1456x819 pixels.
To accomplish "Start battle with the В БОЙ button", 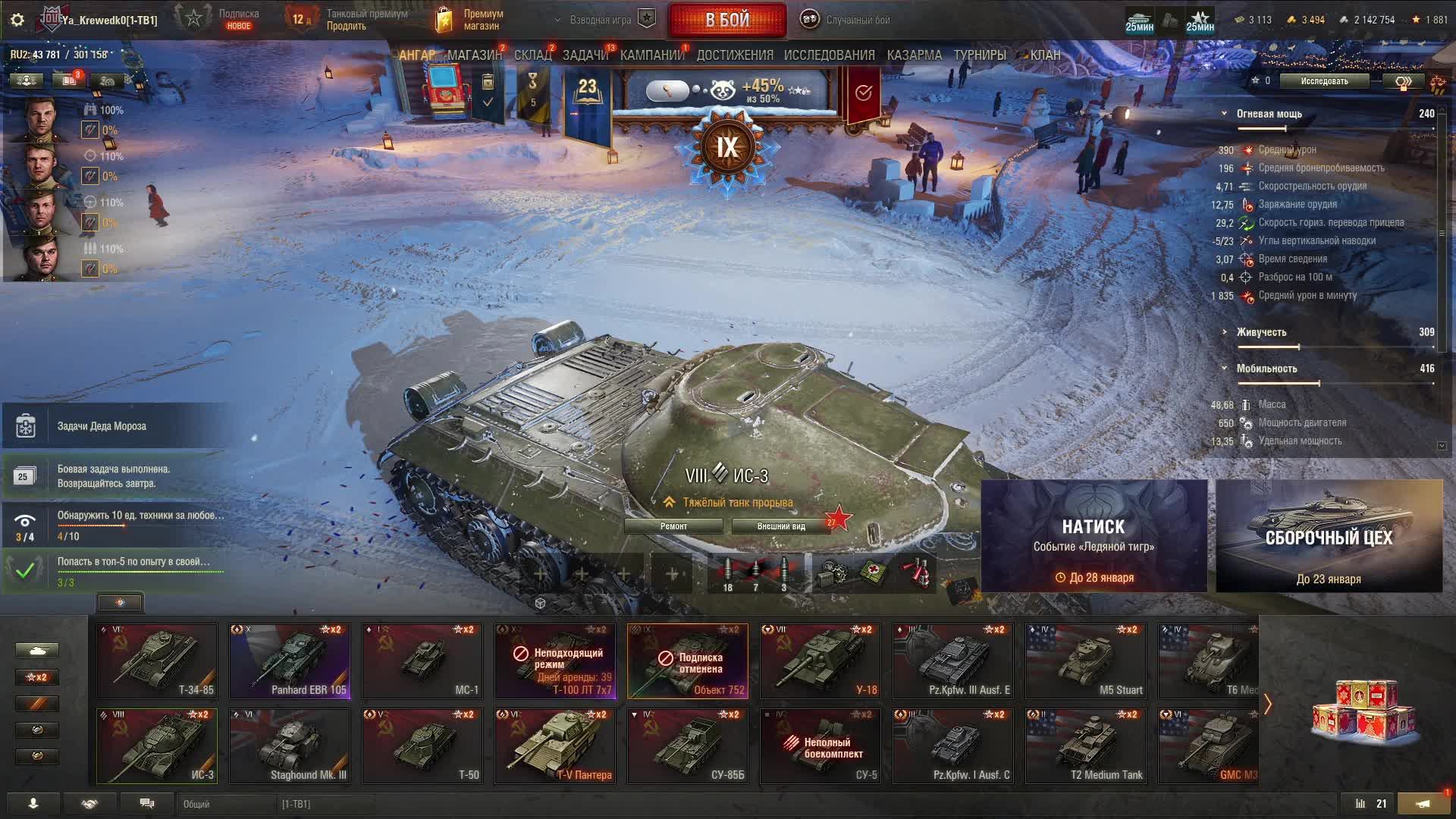I will pyautogui.click(x=726, y=20).
